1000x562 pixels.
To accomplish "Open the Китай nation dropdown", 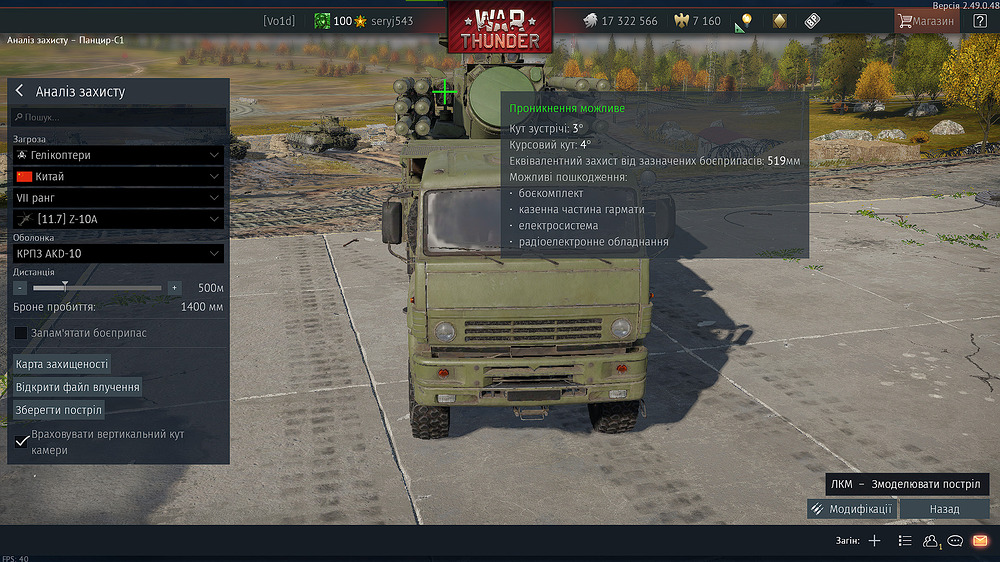I will [x=118, y=176].
